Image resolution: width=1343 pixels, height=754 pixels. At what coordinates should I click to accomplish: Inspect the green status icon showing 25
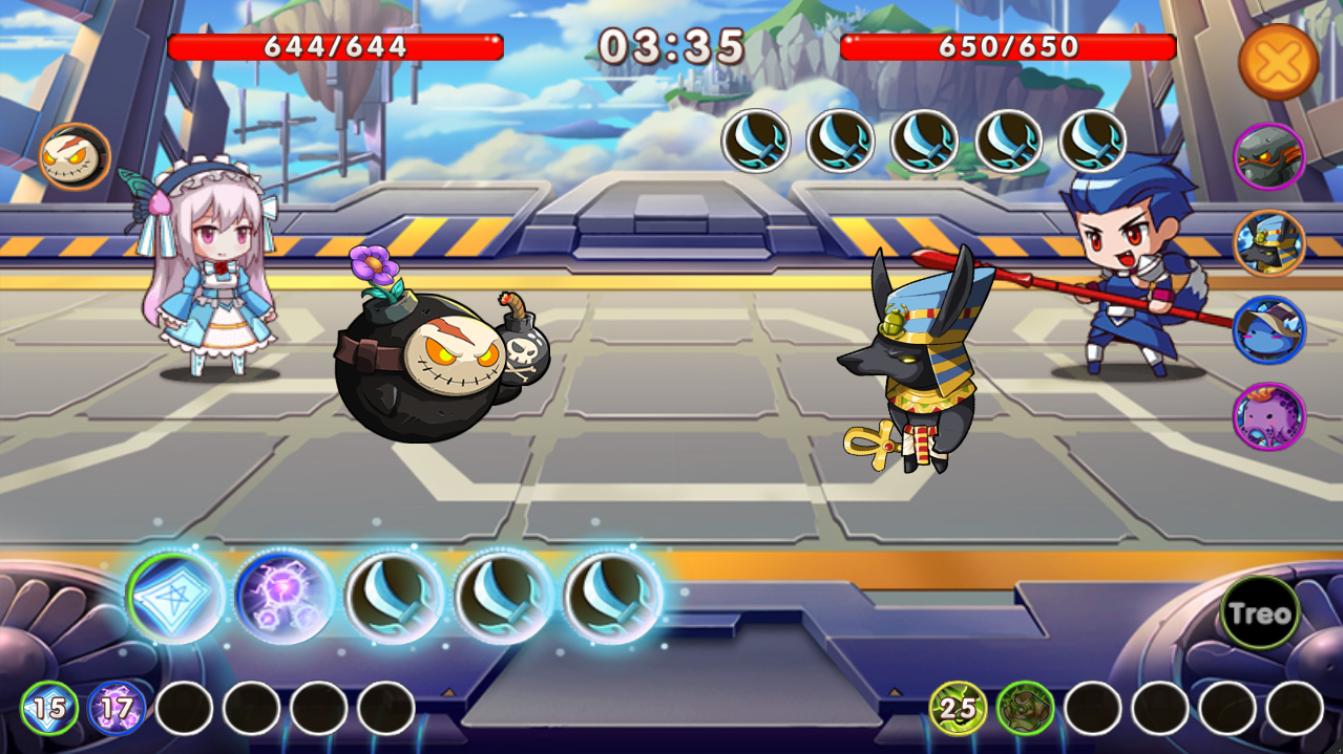click(x=958, y=709)
